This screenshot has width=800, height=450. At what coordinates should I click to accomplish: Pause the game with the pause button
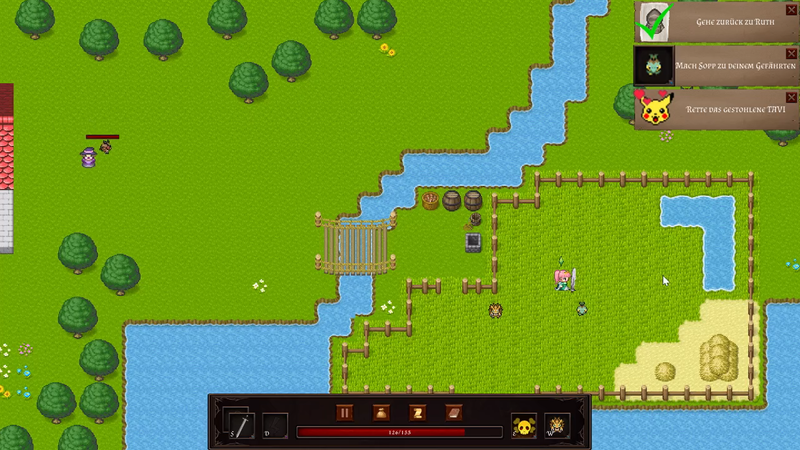[x=345, y=413]
